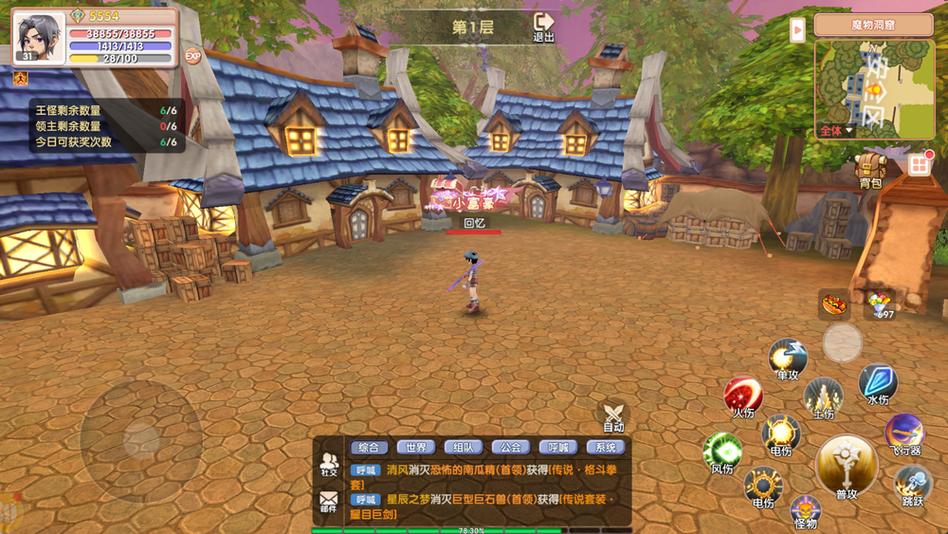This screenshot has width=948, height=534.
Task: Open the 社交 social panel
Action: (x=328, y=464)
